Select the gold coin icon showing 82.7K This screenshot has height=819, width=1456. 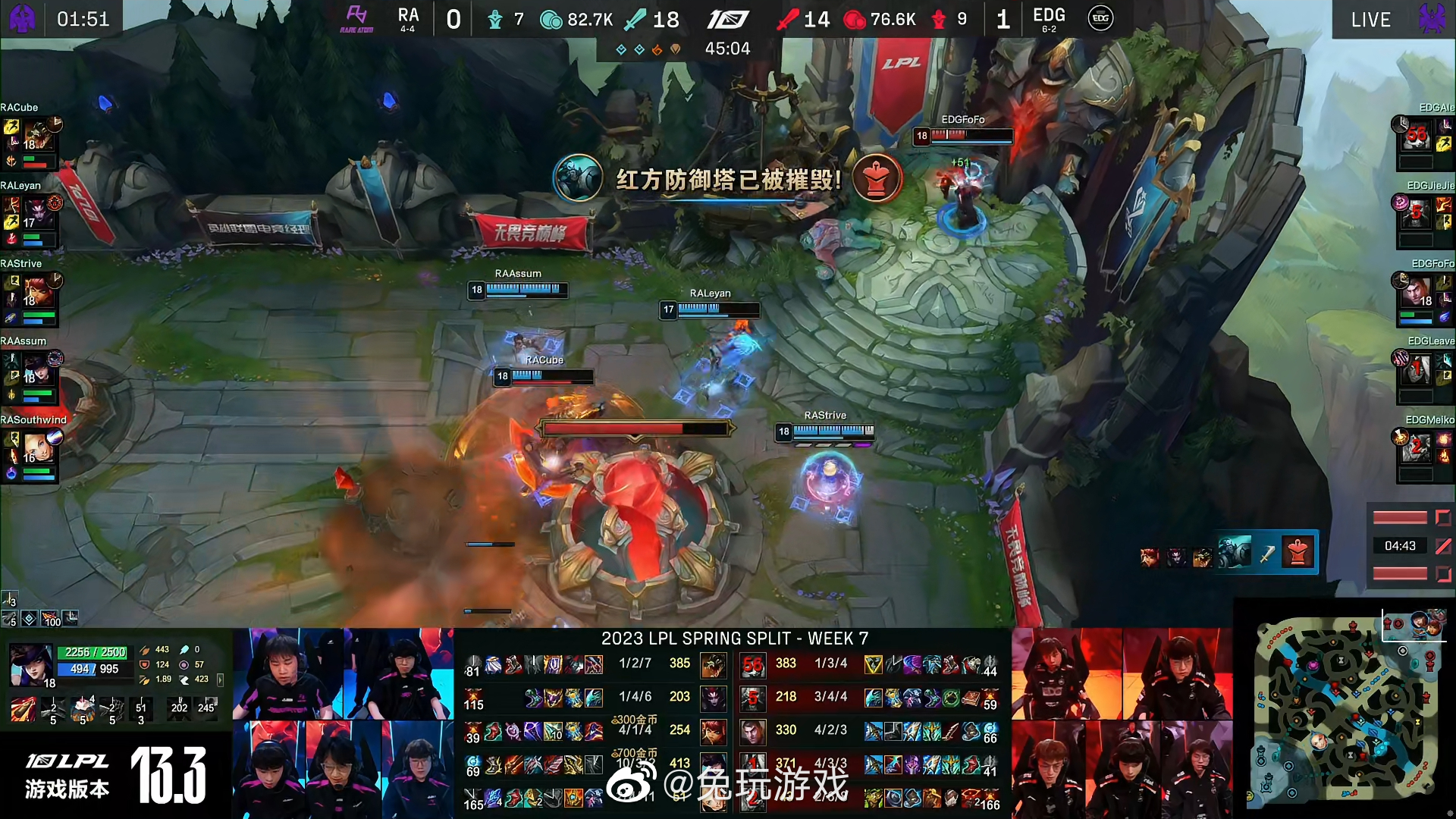pos(551,19)
